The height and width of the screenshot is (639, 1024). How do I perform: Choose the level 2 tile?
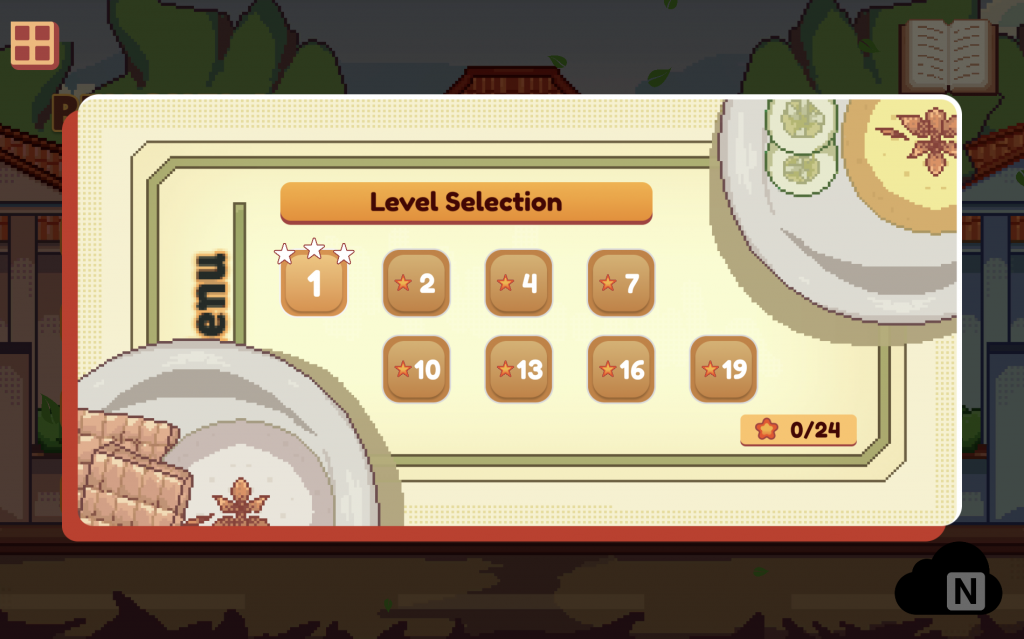[x=416, y=283]
